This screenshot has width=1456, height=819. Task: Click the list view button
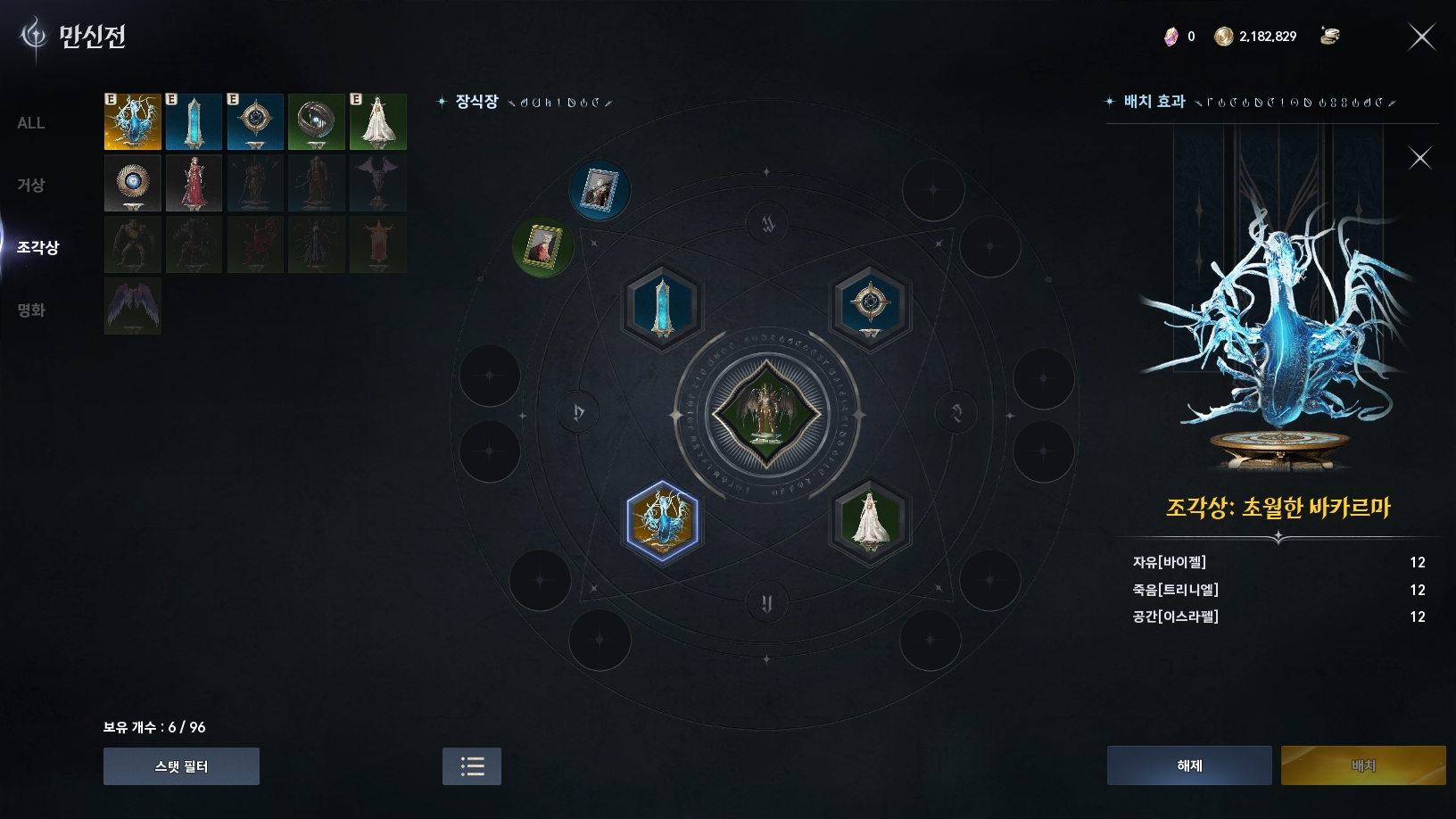coord(472,766)
